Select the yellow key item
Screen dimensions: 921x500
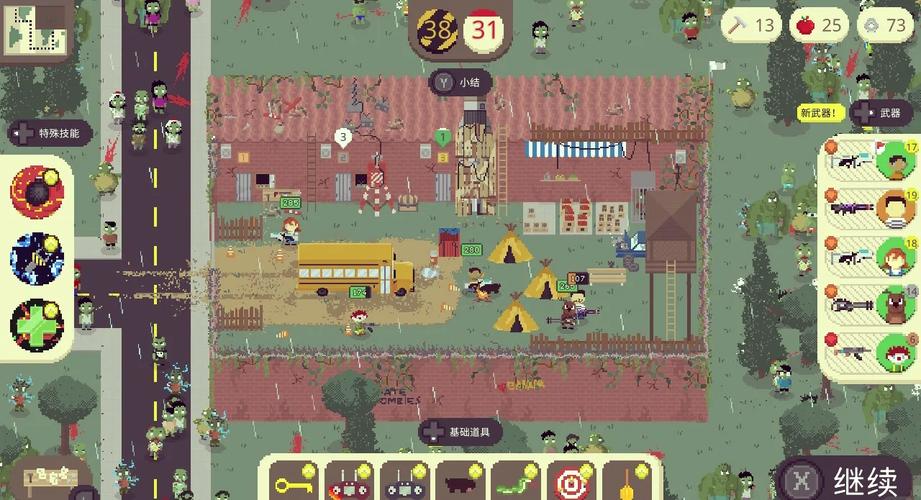click(x=295, y=484)
